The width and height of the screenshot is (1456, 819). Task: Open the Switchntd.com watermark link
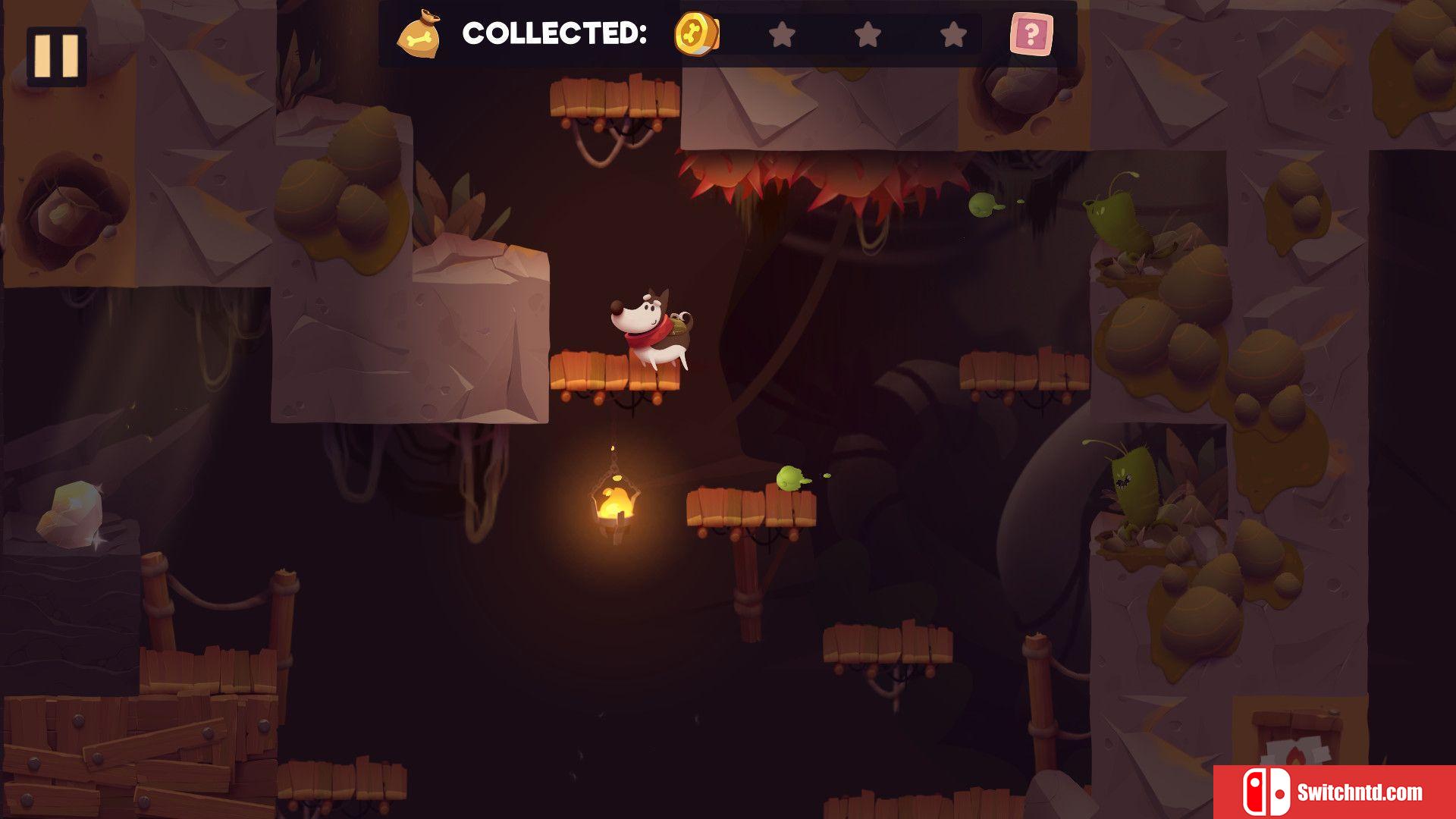pyautogui.click(x=1335, y=792)
